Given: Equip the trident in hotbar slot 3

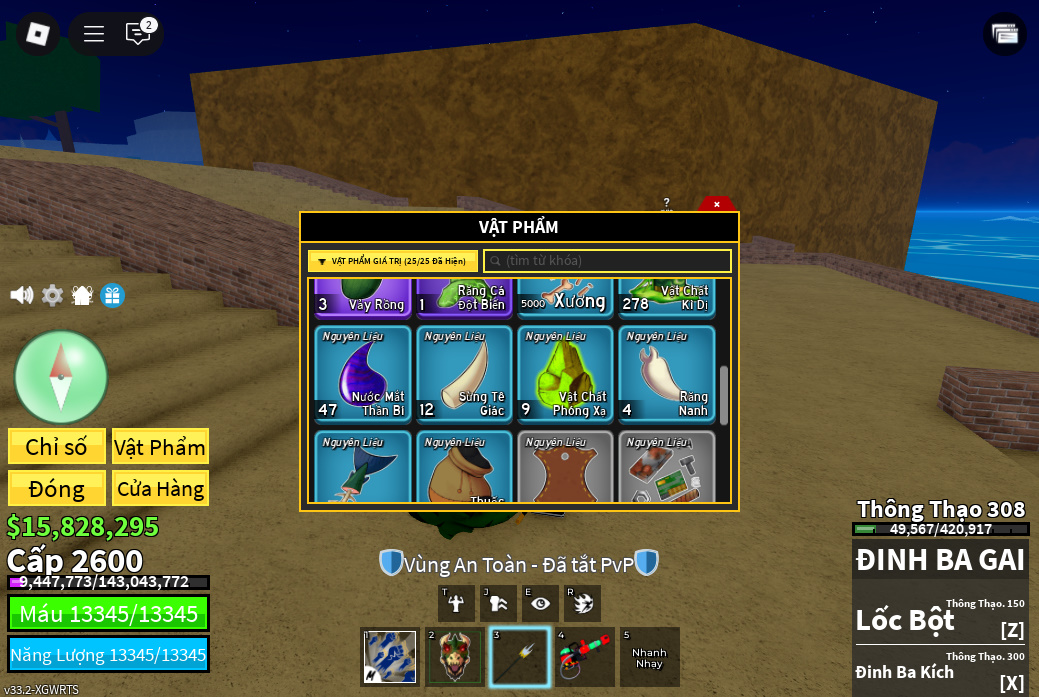Looking at the screenshot, I should click(x=520, y=657).
